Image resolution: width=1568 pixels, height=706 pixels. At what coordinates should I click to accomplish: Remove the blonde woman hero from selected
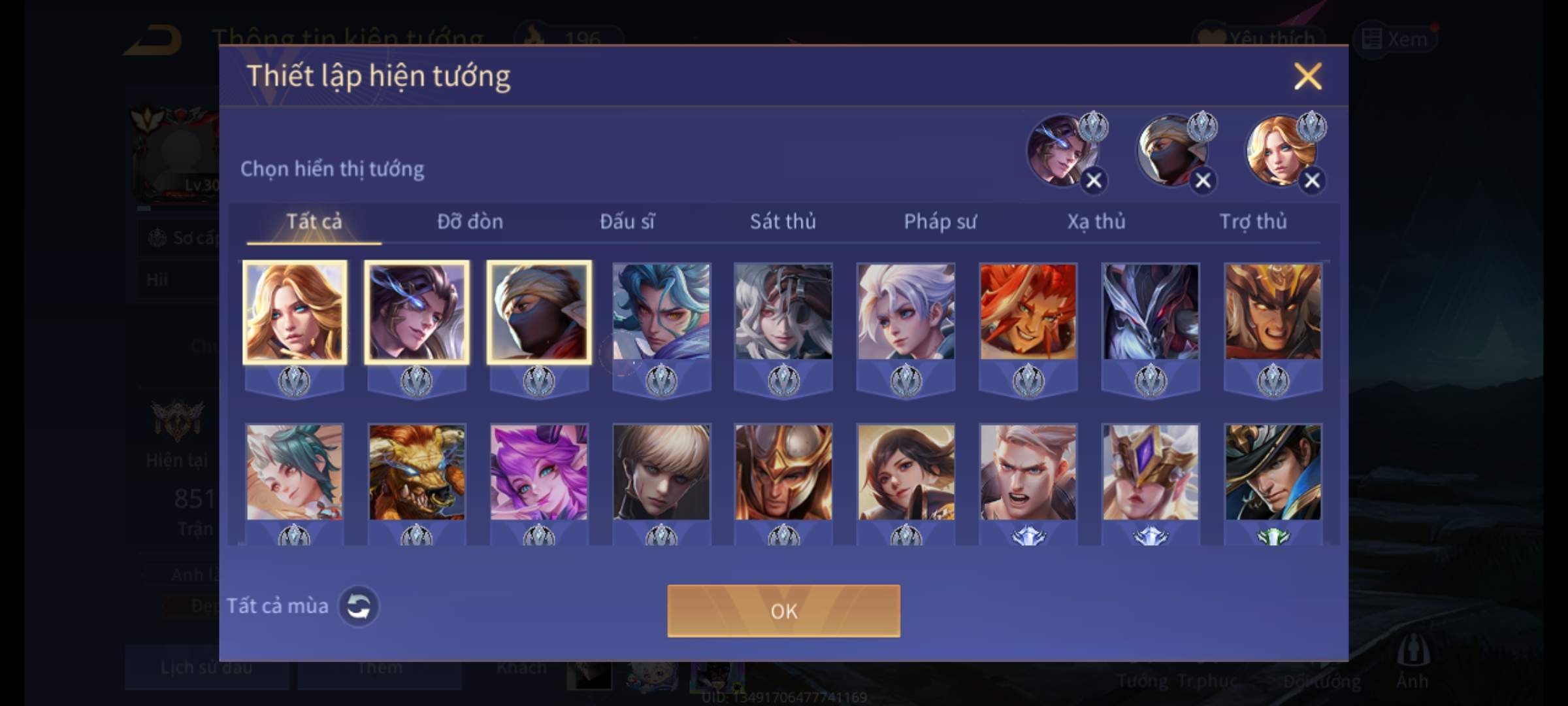(x=1312, y=180)
